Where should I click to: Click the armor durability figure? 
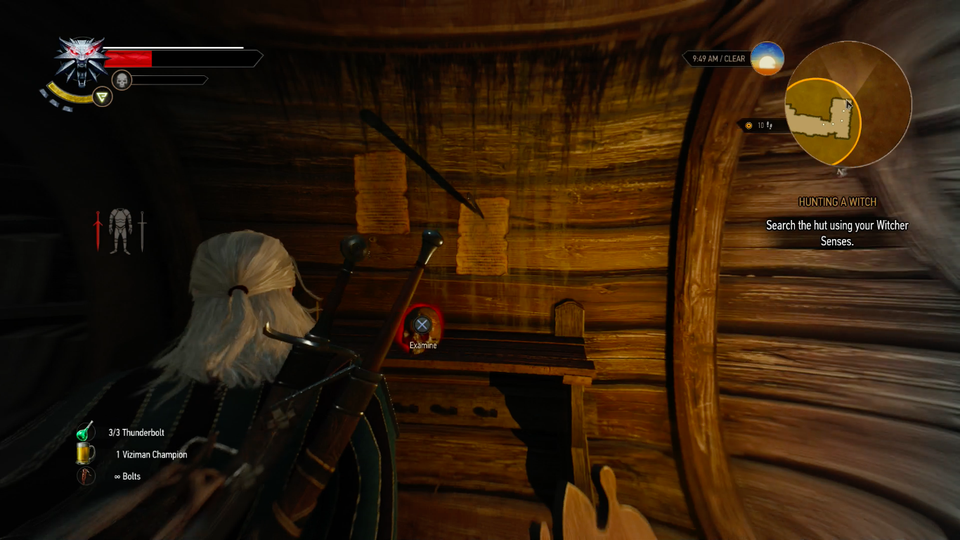point(120,230)
